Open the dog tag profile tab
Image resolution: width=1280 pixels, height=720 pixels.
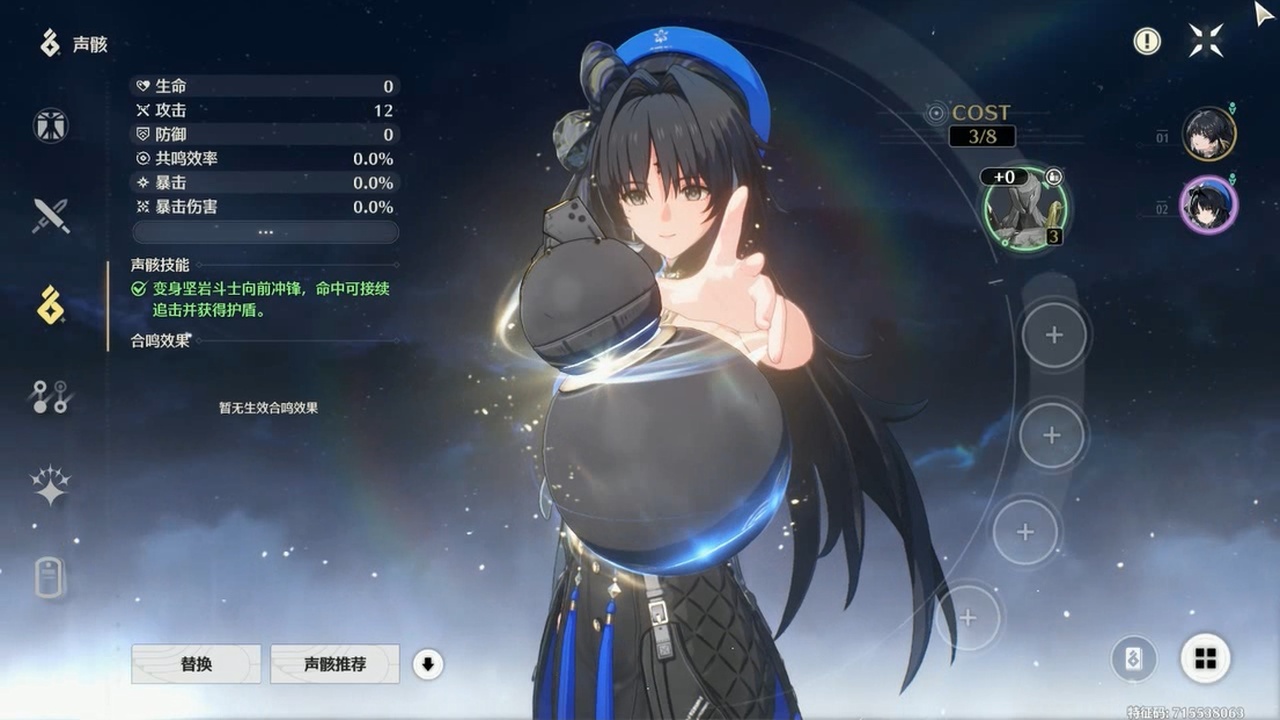pos(50,577)
